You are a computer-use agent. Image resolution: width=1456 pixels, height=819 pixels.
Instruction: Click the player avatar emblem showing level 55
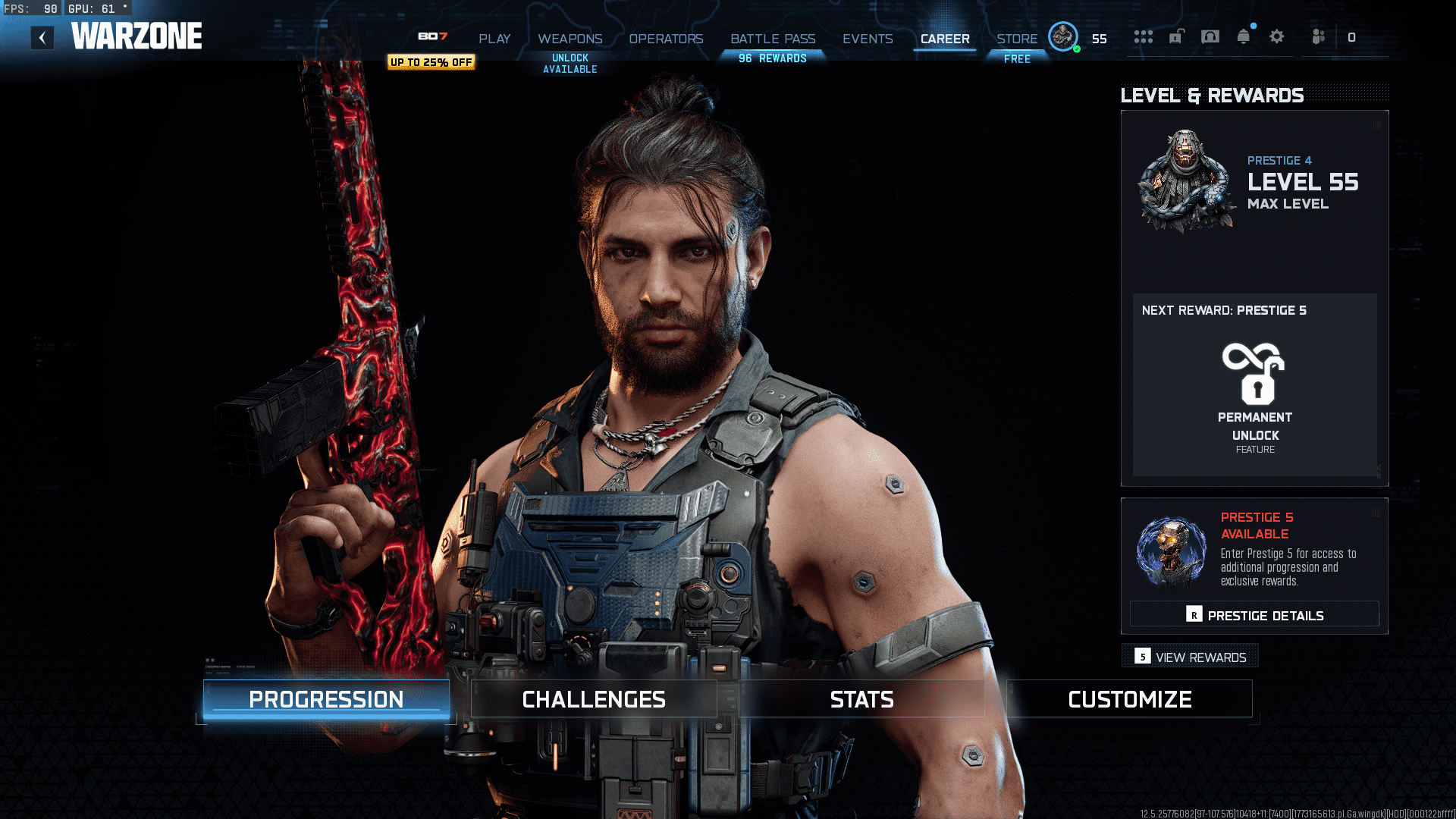point(1063,36)
